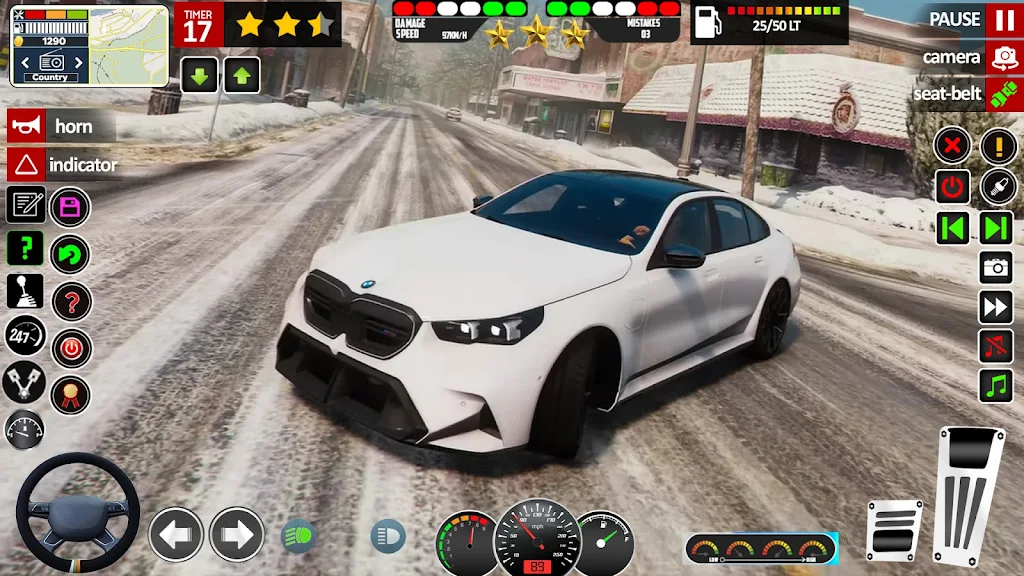Take a screenshot with the camera icon
This screenshot has width=1024, height=576.
point(996,267)
